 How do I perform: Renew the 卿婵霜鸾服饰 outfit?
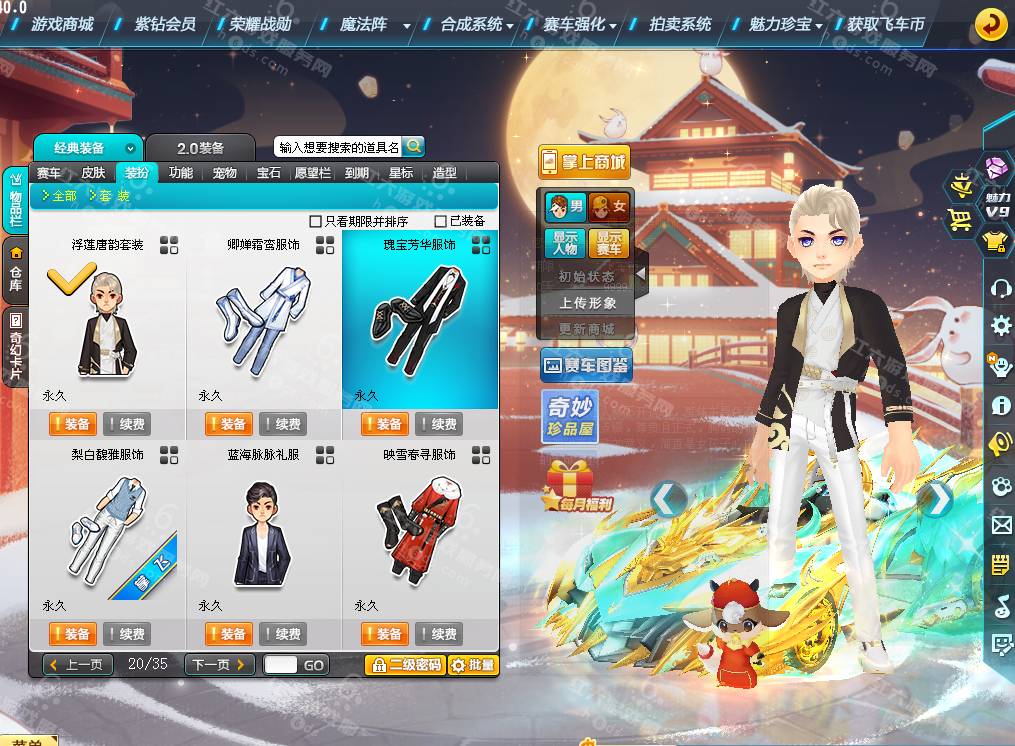283,424
